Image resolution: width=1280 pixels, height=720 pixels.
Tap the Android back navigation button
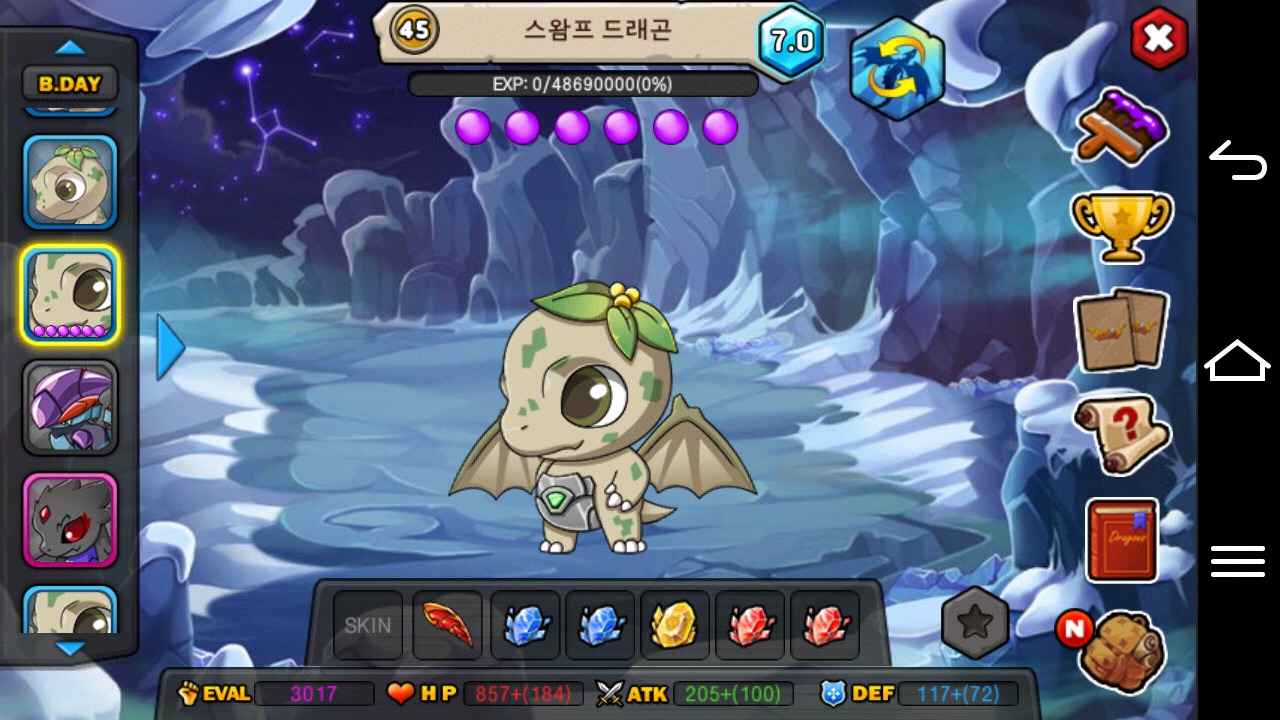[1238, 160]
